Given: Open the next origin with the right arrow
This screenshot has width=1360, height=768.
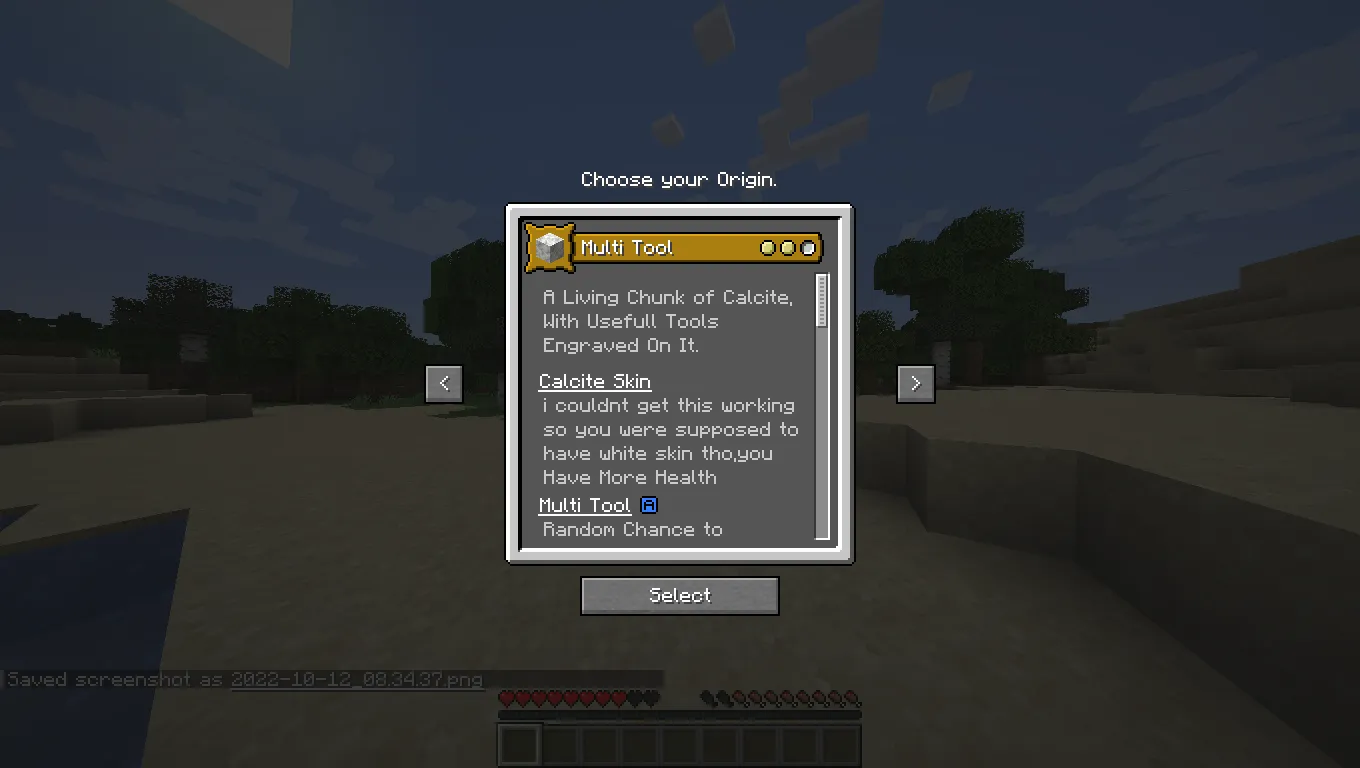Looking at the screenshot, I should point(915,383).
